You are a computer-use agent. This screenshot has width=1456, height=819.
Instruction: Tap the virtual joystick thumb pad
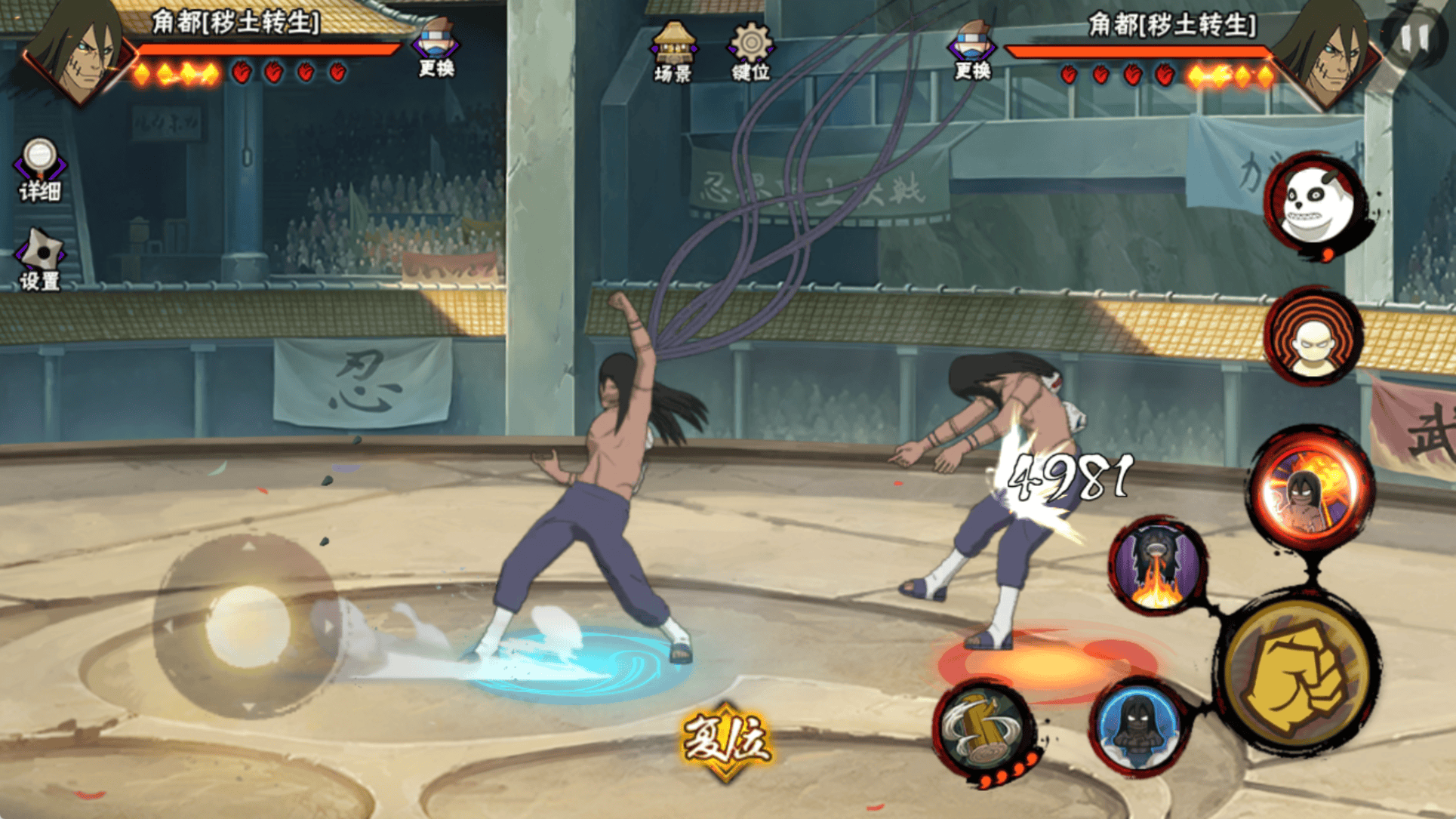pyautogui.click(x=248, y=626)
